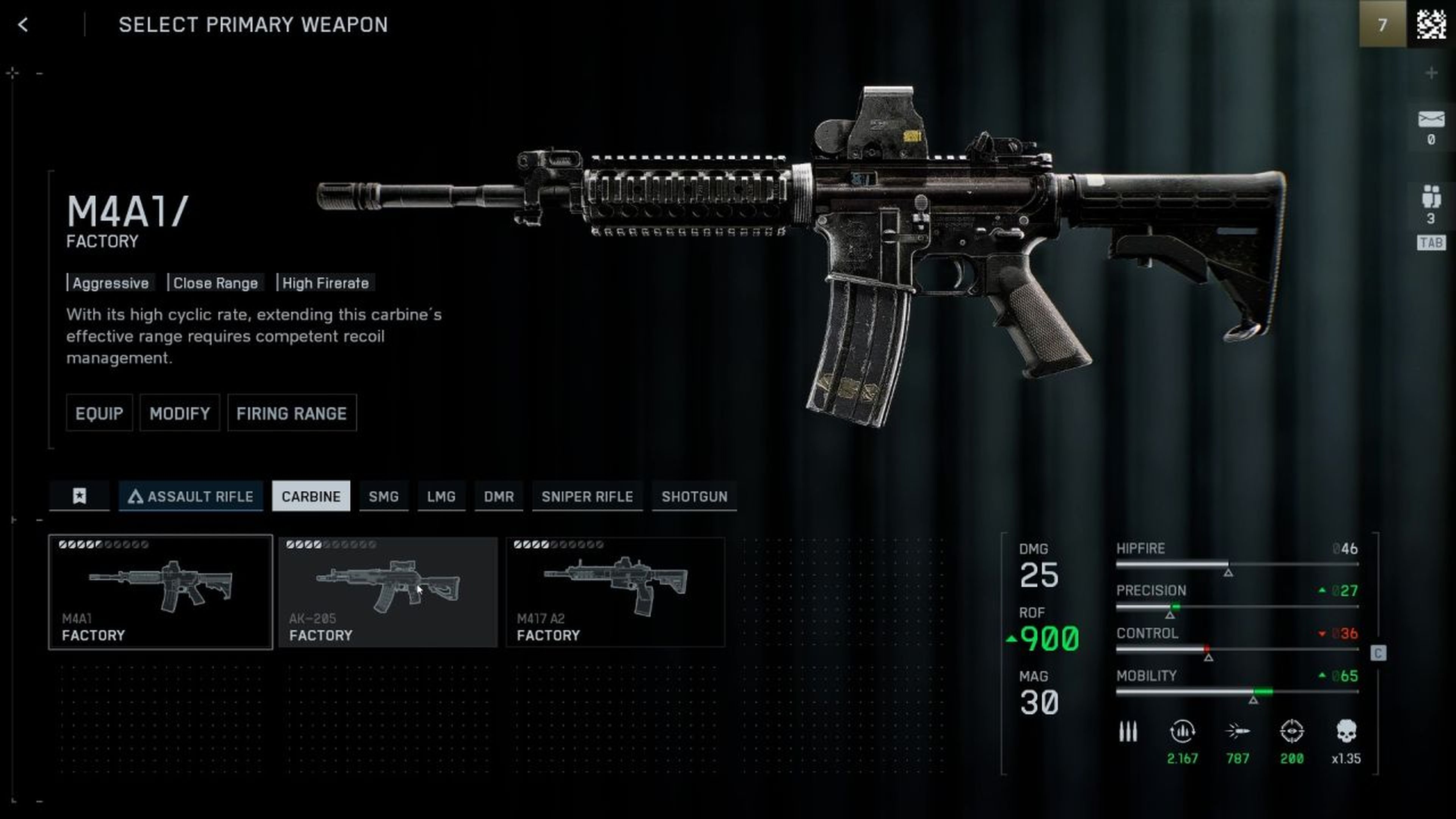Enter the FIRING RANGE
Image resolution: width=1456 pixels, height=819 pixels.
click(x=292, y=413)
